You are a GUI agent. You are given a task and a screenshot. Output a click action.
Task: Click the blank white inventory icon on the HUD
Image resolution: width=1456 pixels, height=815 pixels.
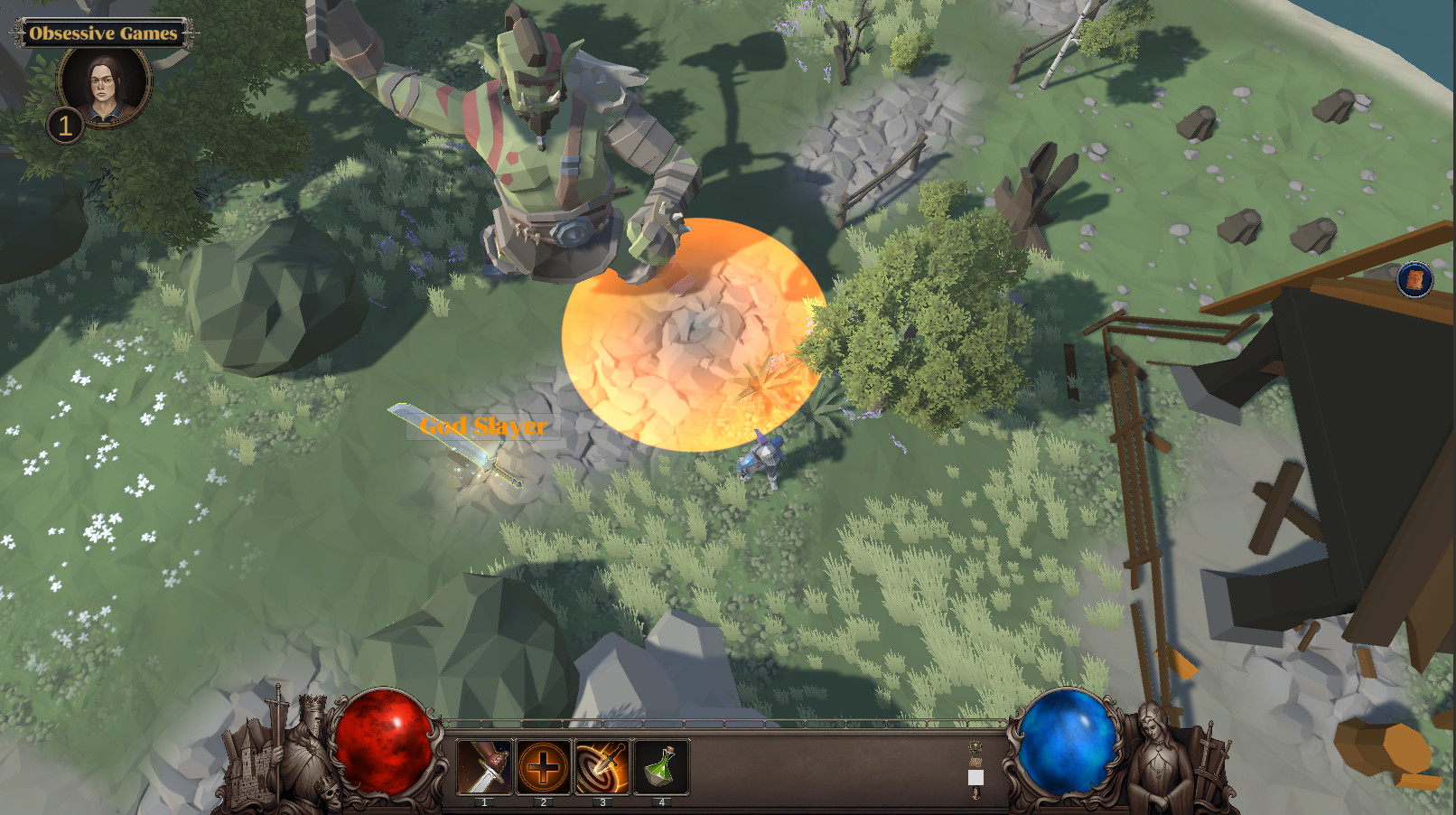click(x=975, y=776)
